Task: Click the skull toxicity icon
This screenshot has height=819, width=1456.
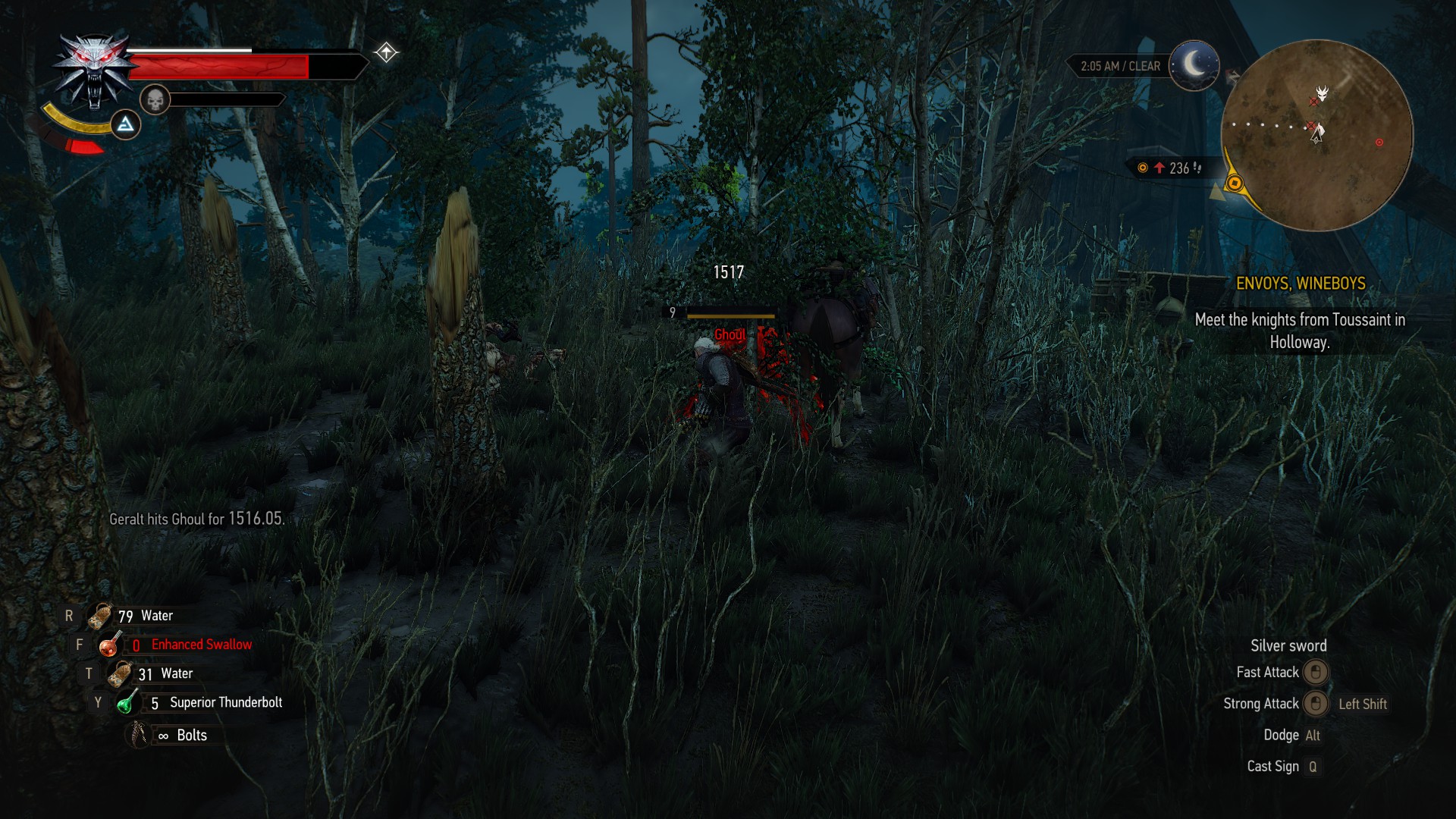Action: pyautogui.click(x=155, y=99)
